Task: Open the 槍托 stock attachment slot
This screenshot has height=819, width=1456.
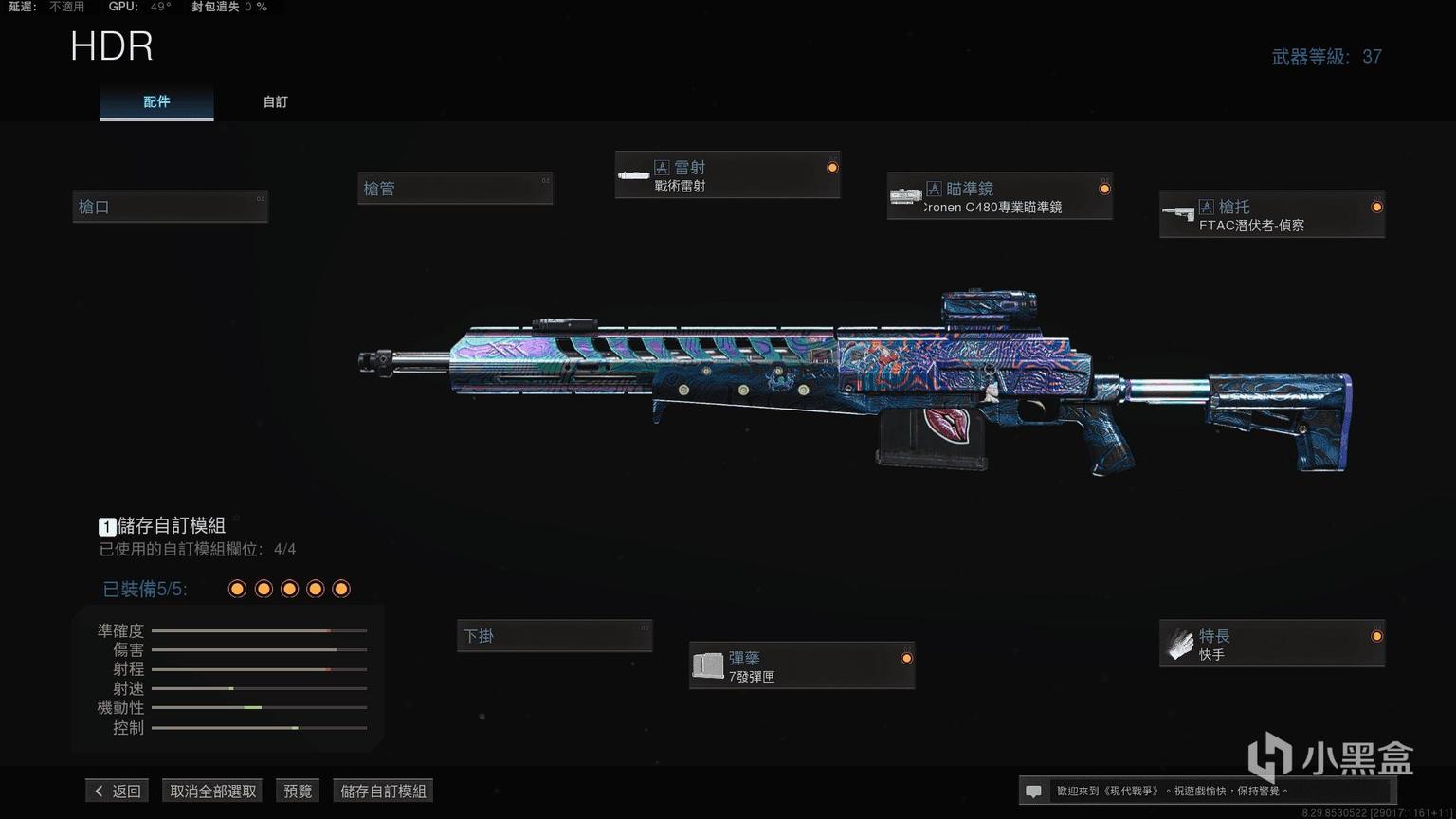Action: click(1271, 214)
